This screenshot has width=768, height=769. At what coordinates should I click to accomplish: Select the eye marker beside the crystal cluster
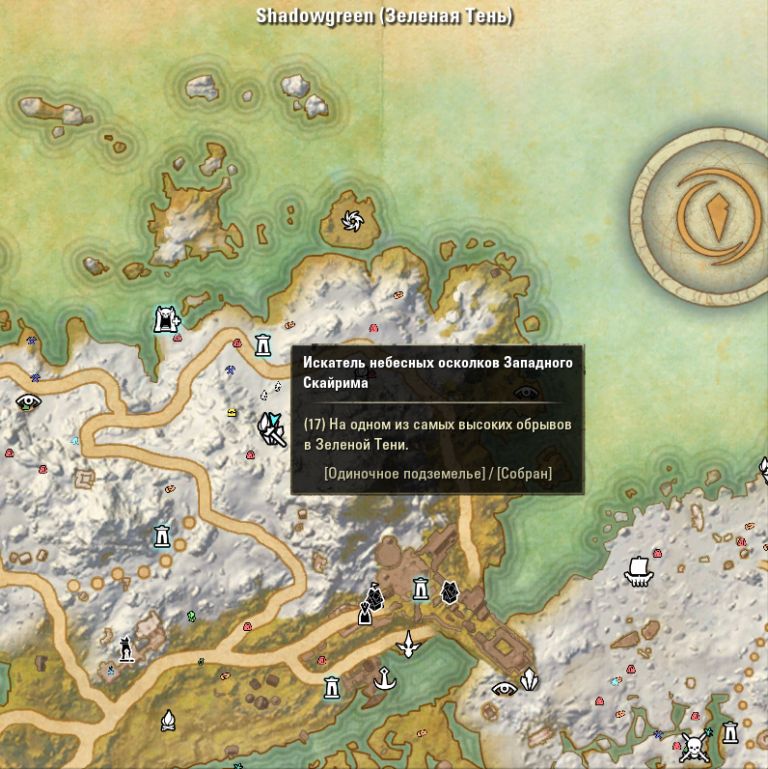(x=504, y=688)
